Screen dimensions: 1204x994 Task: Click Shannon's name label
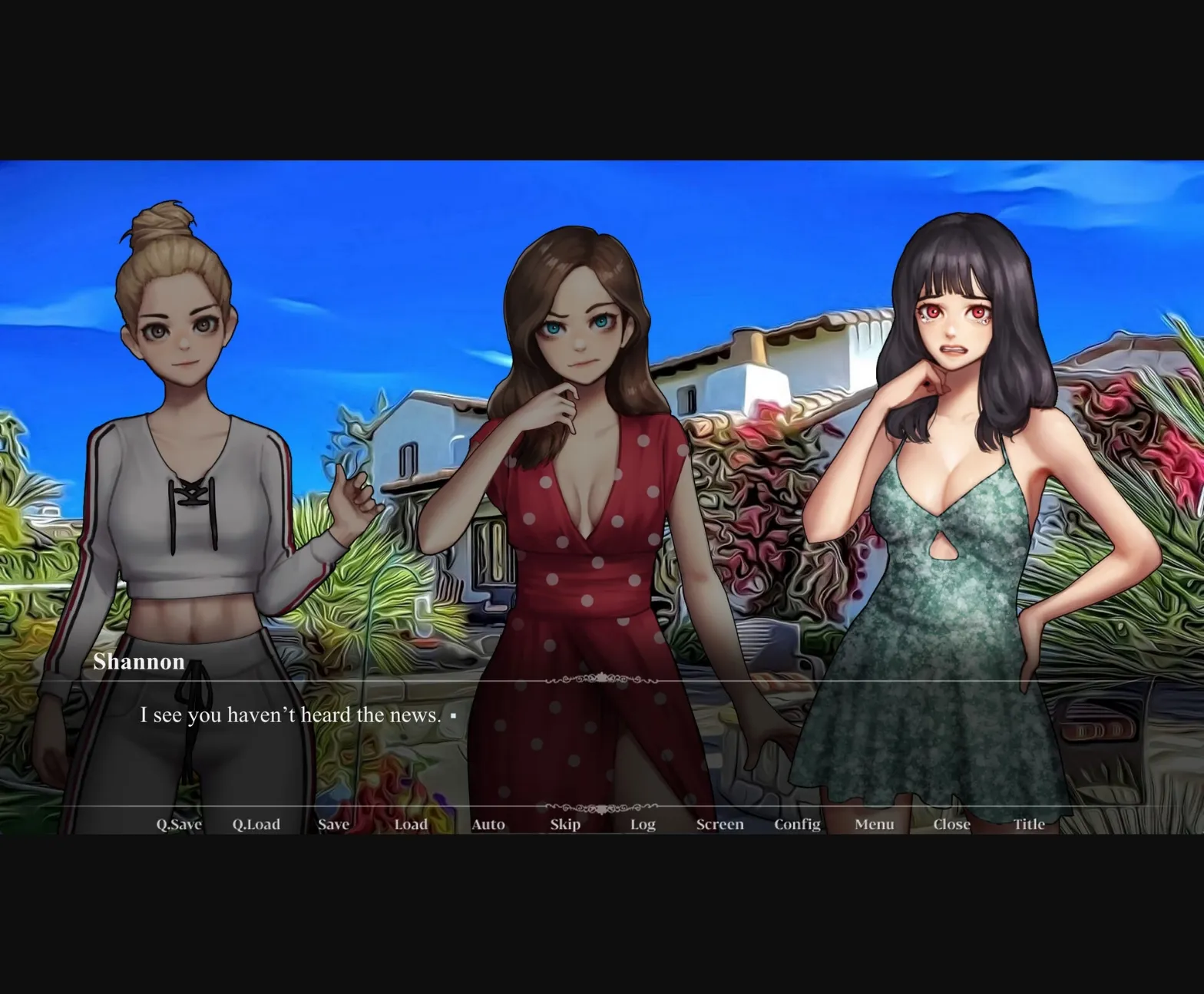(140, 662)
